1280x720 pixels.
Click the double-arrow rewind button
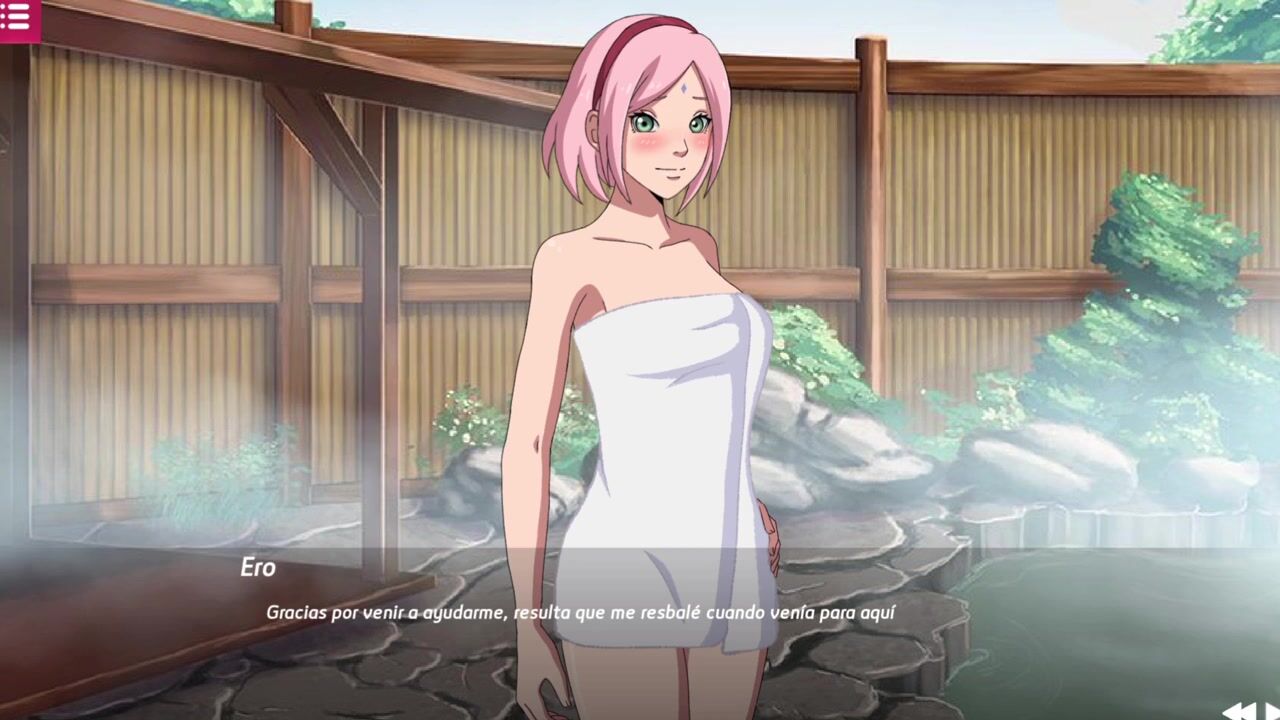coord(1238,711)
